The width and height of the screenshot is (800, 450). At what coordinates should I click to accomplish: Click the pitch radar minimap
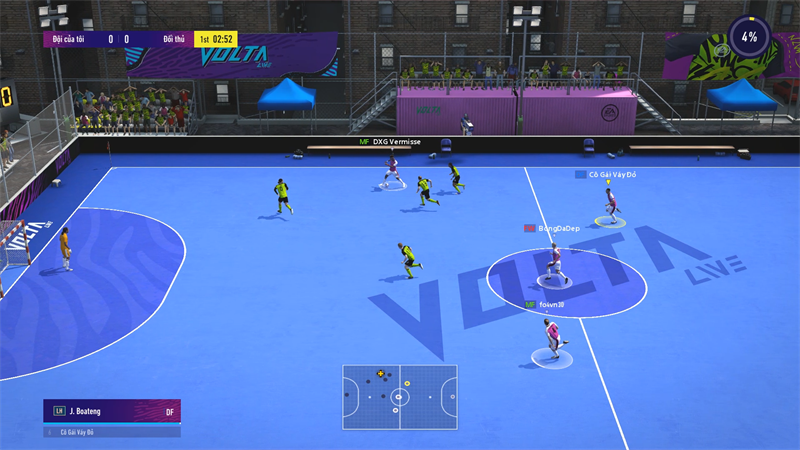coord(400,397)
